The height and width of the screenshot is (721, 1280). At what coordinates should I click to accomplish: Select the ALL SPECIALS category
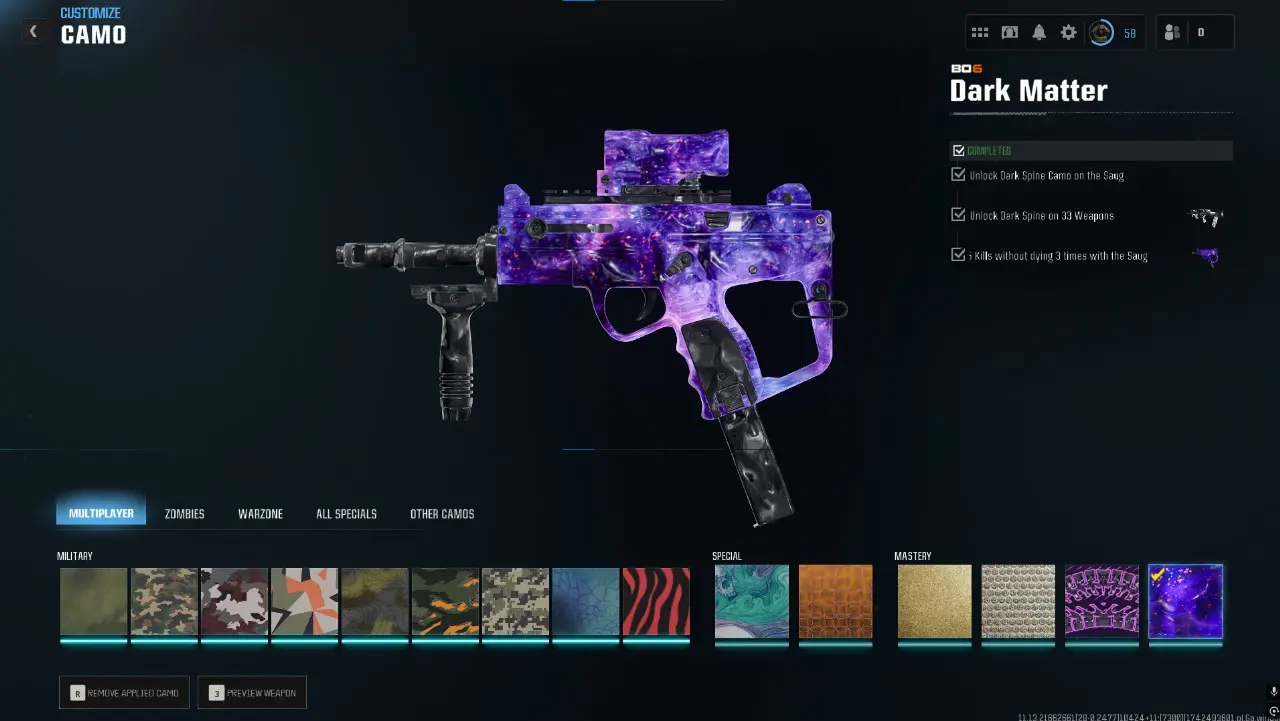(345, 513)
